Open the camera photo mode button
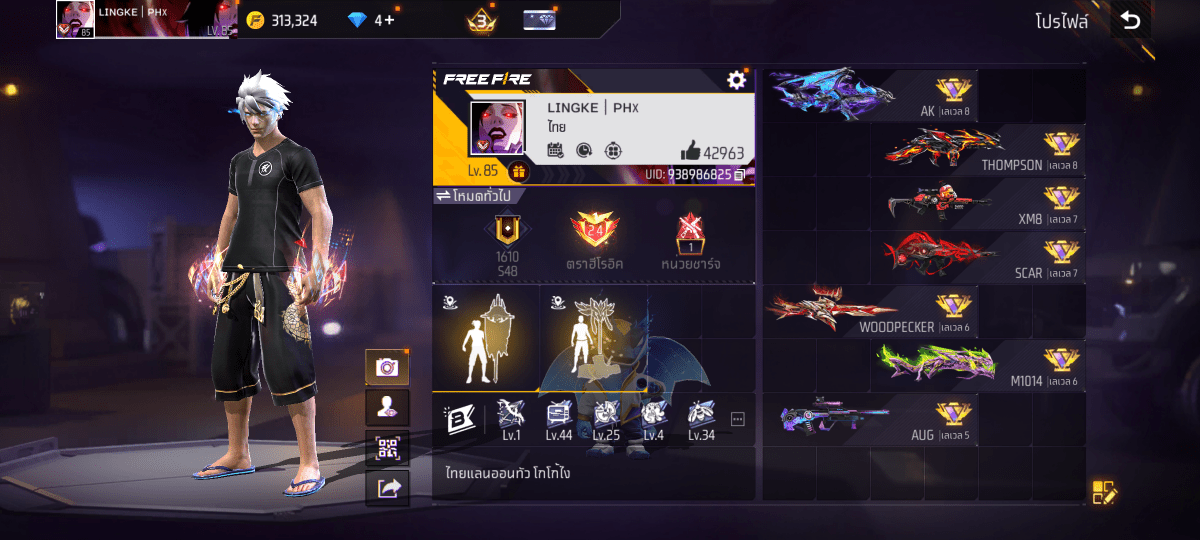Screen dimensions: 1200x540 (x=387, y=367)
